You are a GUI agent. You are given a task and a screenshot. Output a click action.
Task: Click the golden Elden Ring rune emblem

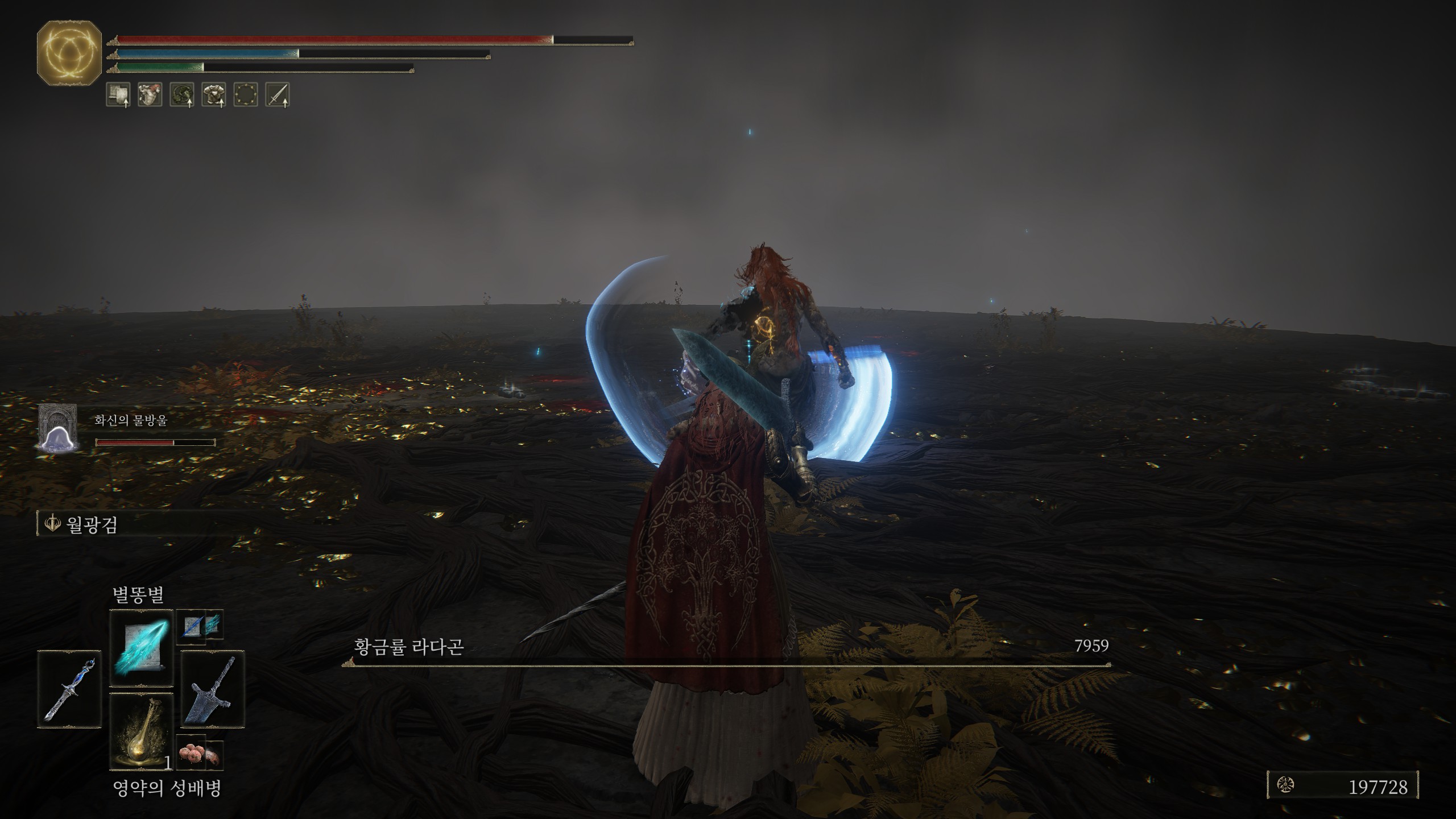click(x=69, y=53)
